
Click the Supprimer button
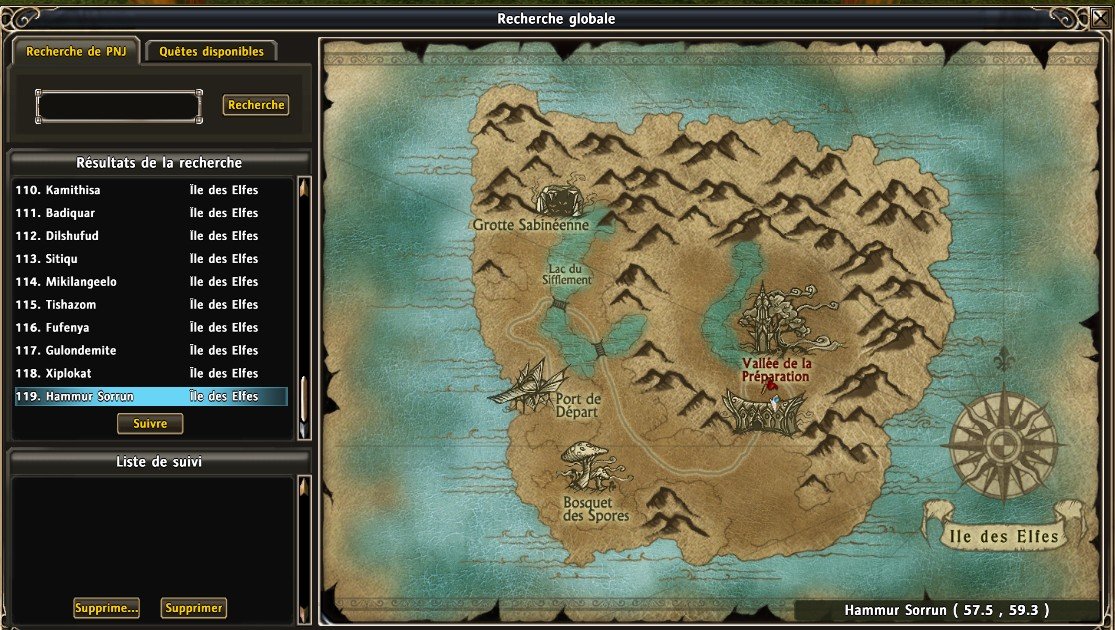[194, 608]
